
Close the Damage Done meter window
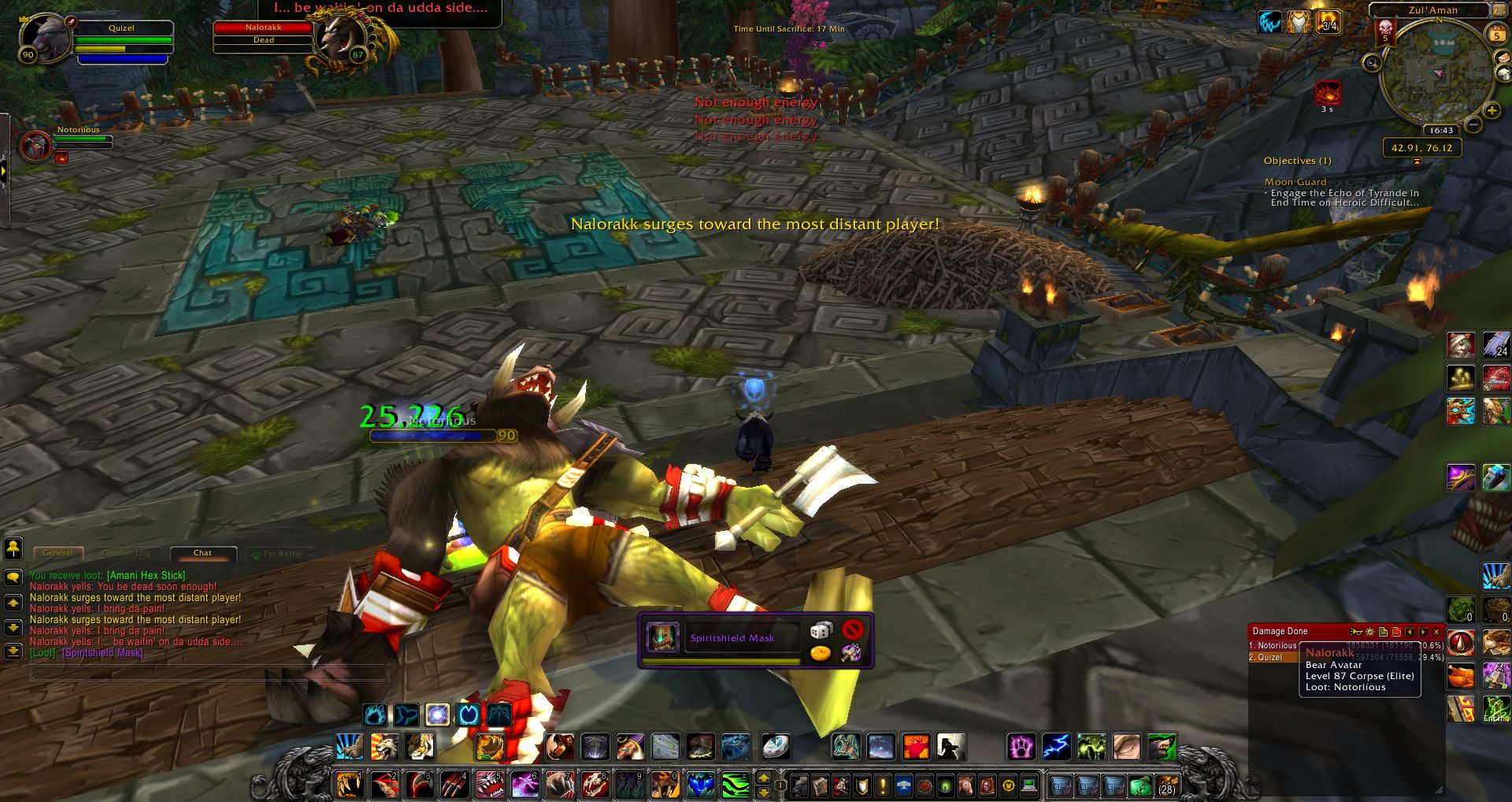click(1436, 632)
